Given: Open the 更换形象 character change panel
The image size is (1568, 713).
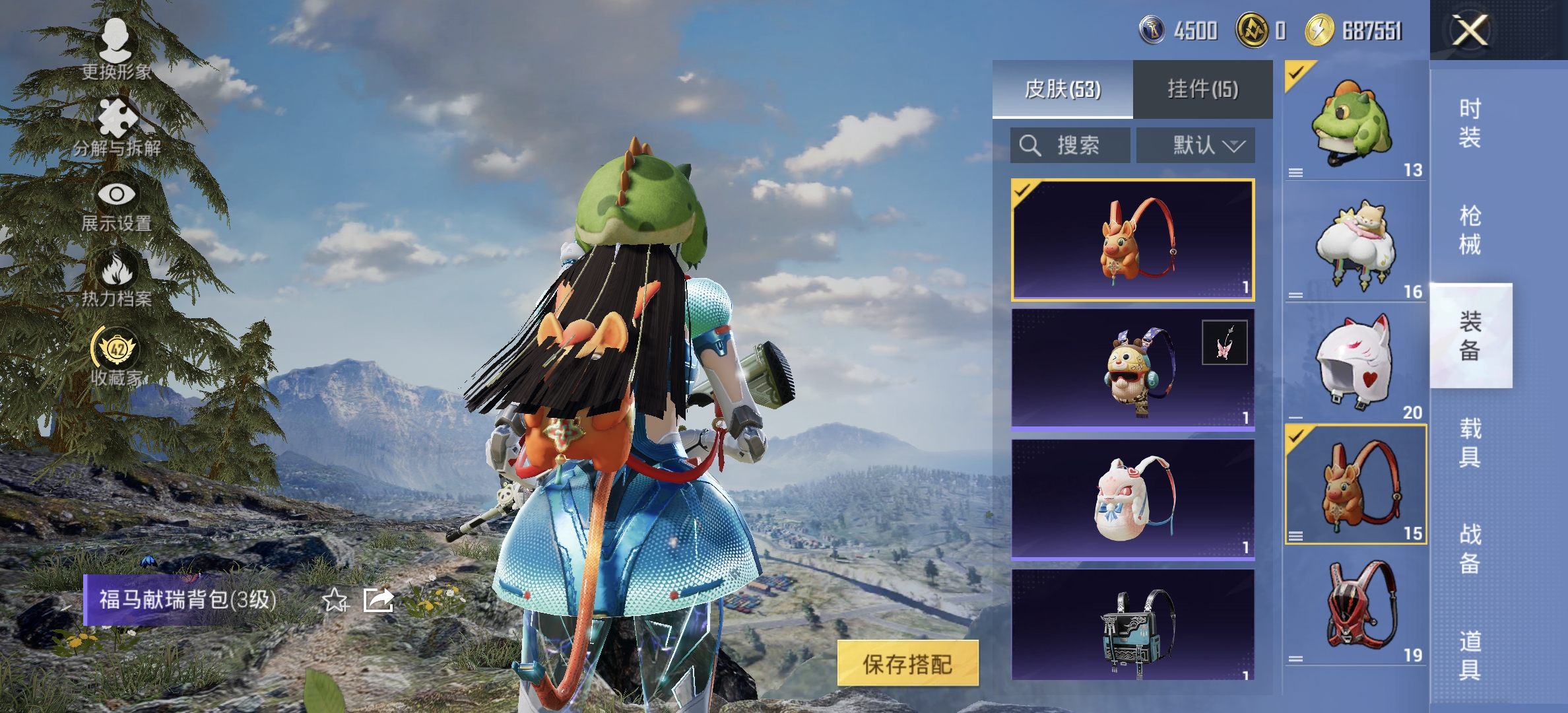Looking at the screenshot, I should tap(115, 50).
